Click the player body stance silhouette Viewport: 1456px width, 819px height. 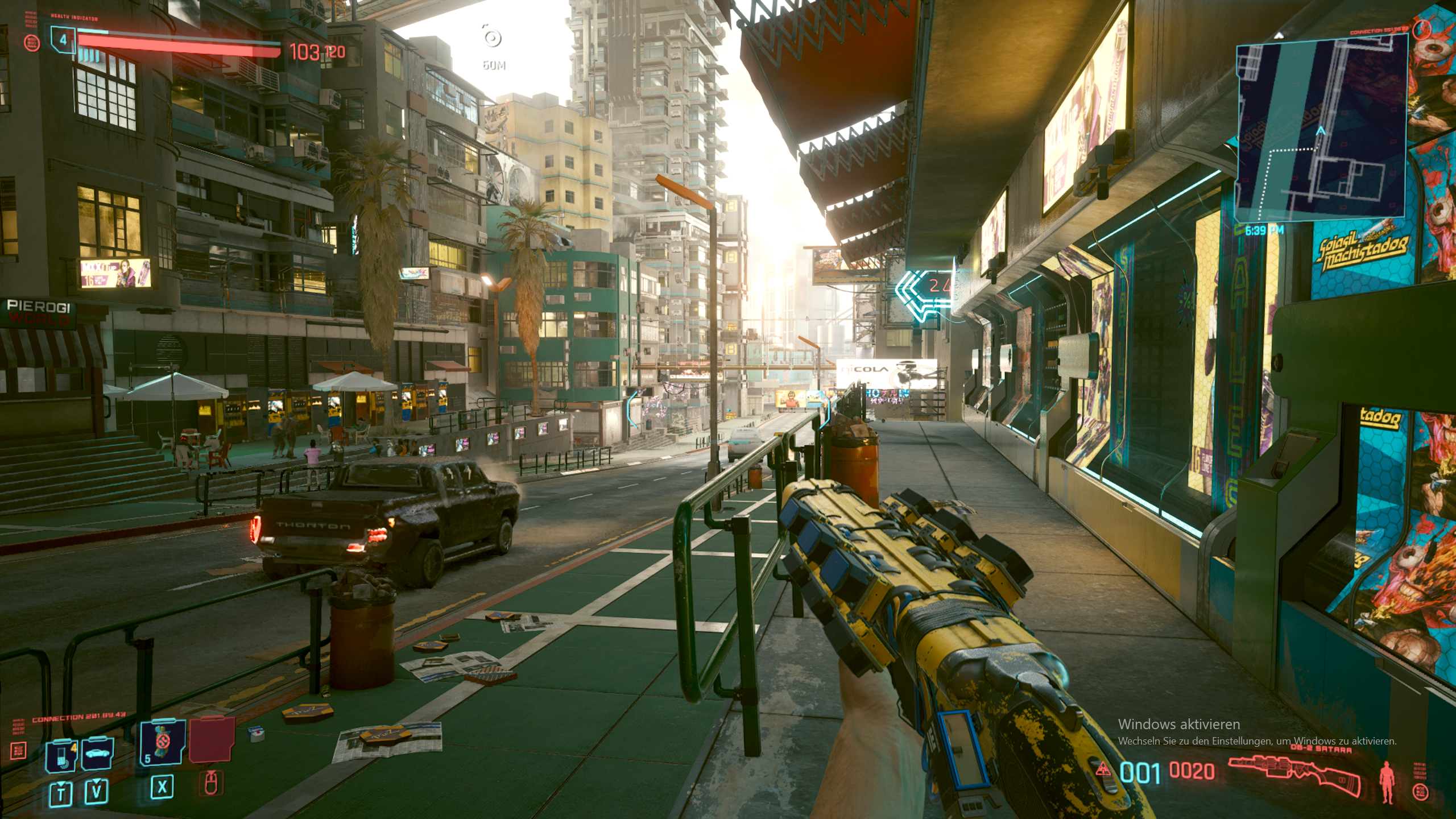(1387, 782)
